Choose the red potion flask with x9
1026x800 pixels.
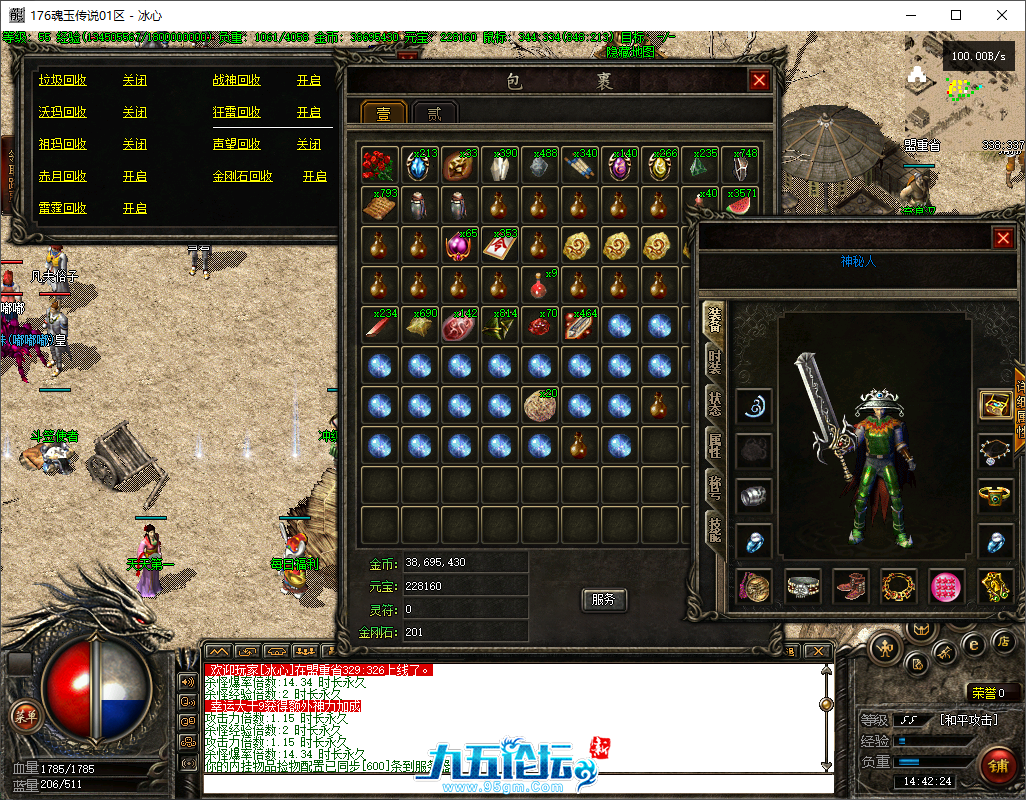(540, 286)
